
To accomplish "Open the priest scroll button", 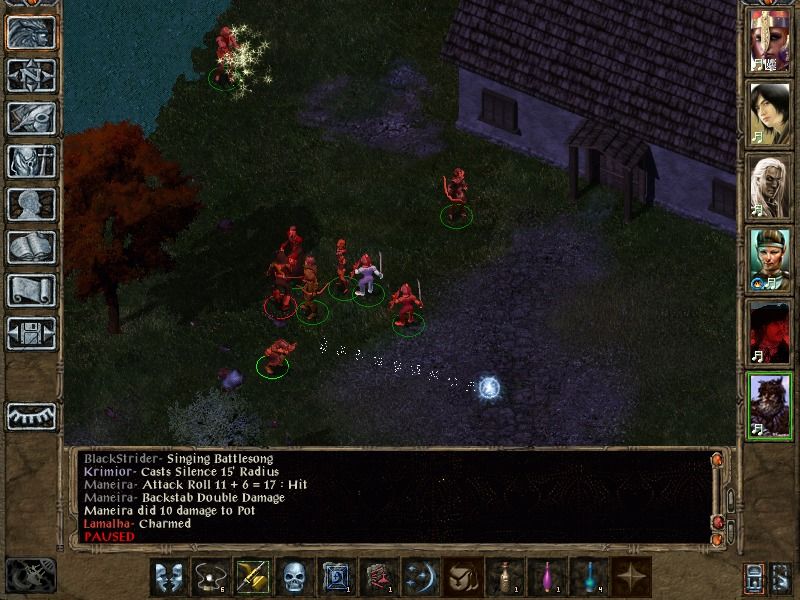I will pos(31,290).
